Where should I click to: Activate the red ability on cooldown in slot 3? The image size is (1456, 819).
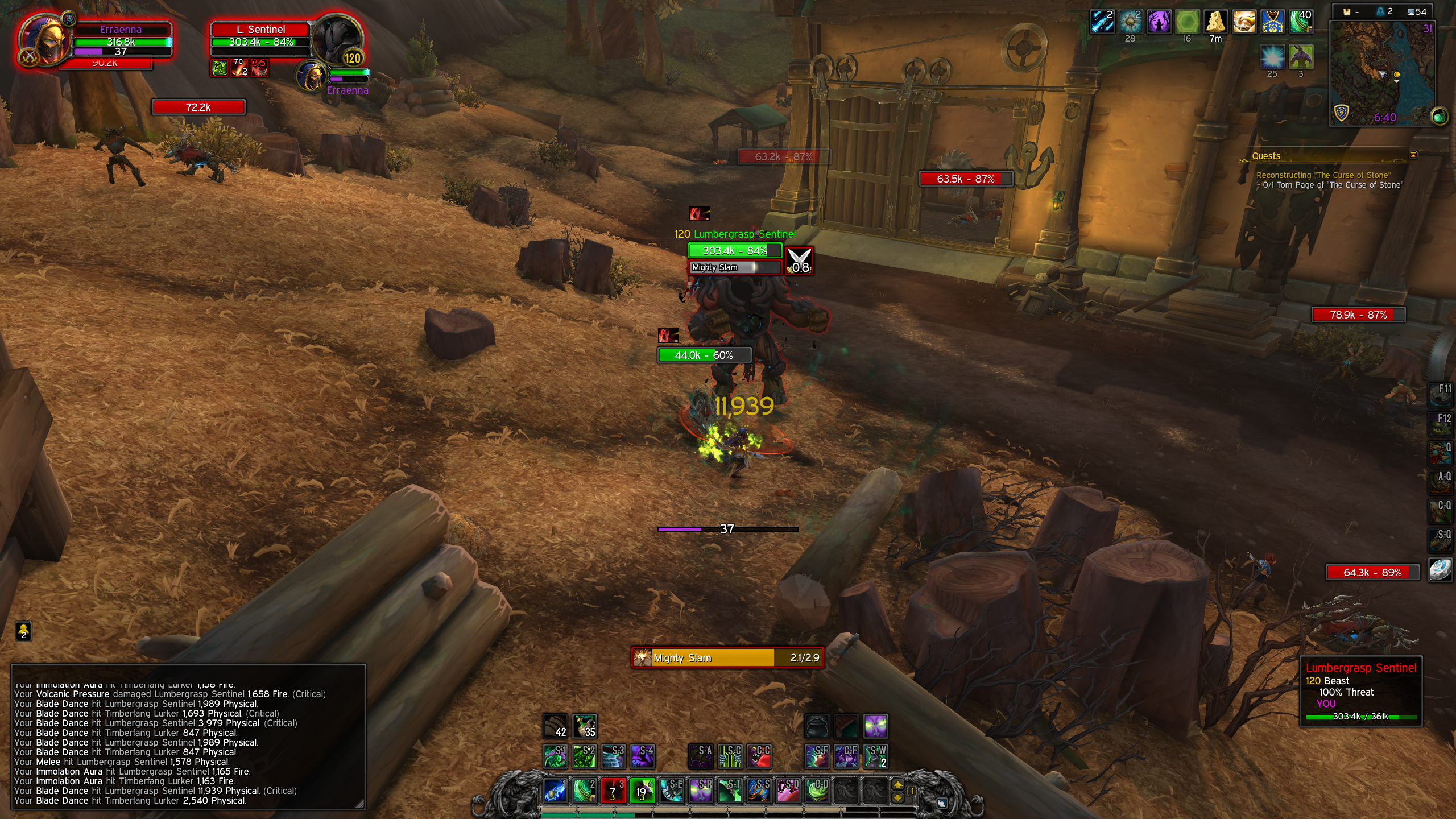click(613, 791)
